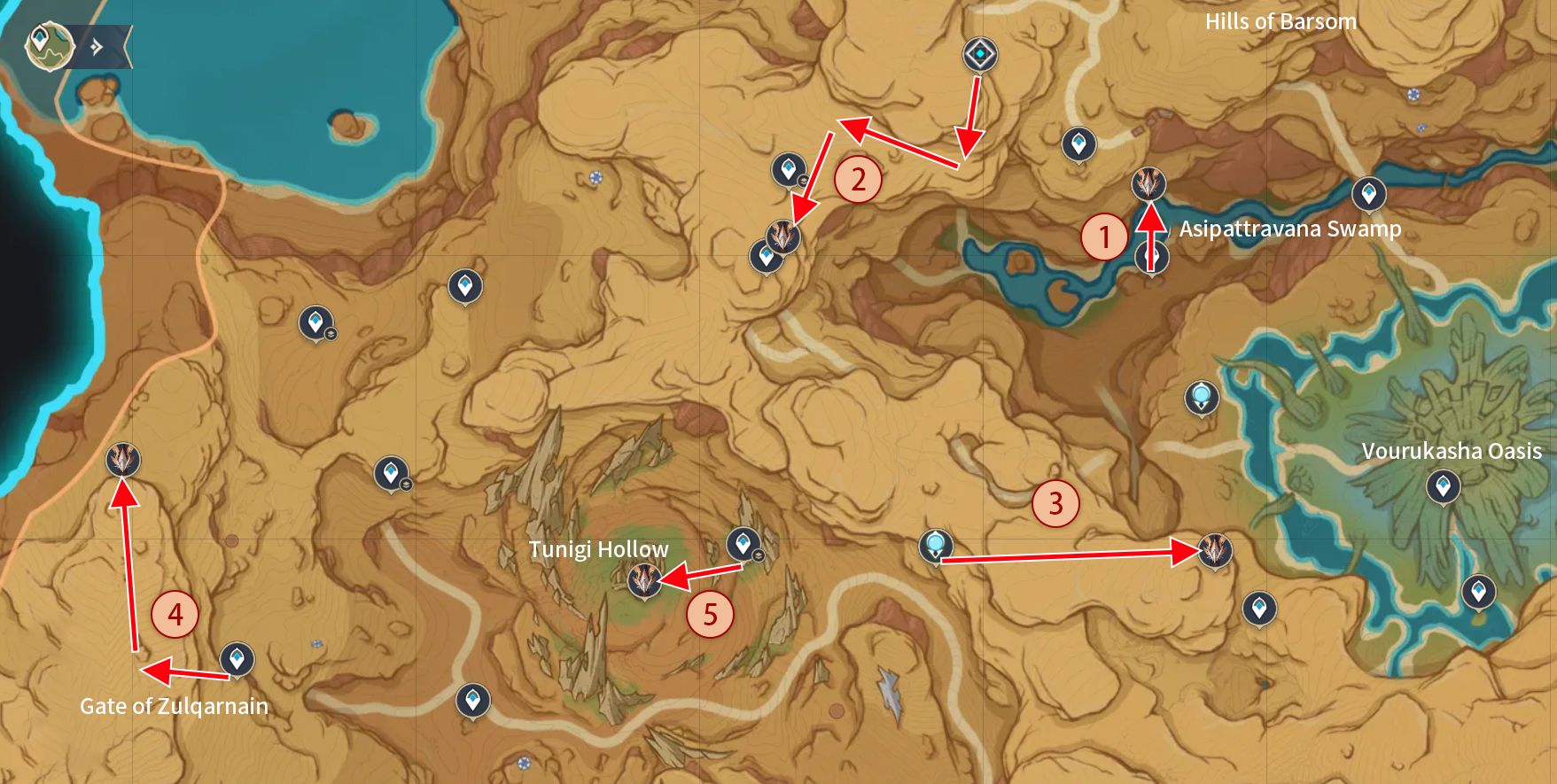
Task: Click the numbered route marker 2
Action: 856,180
